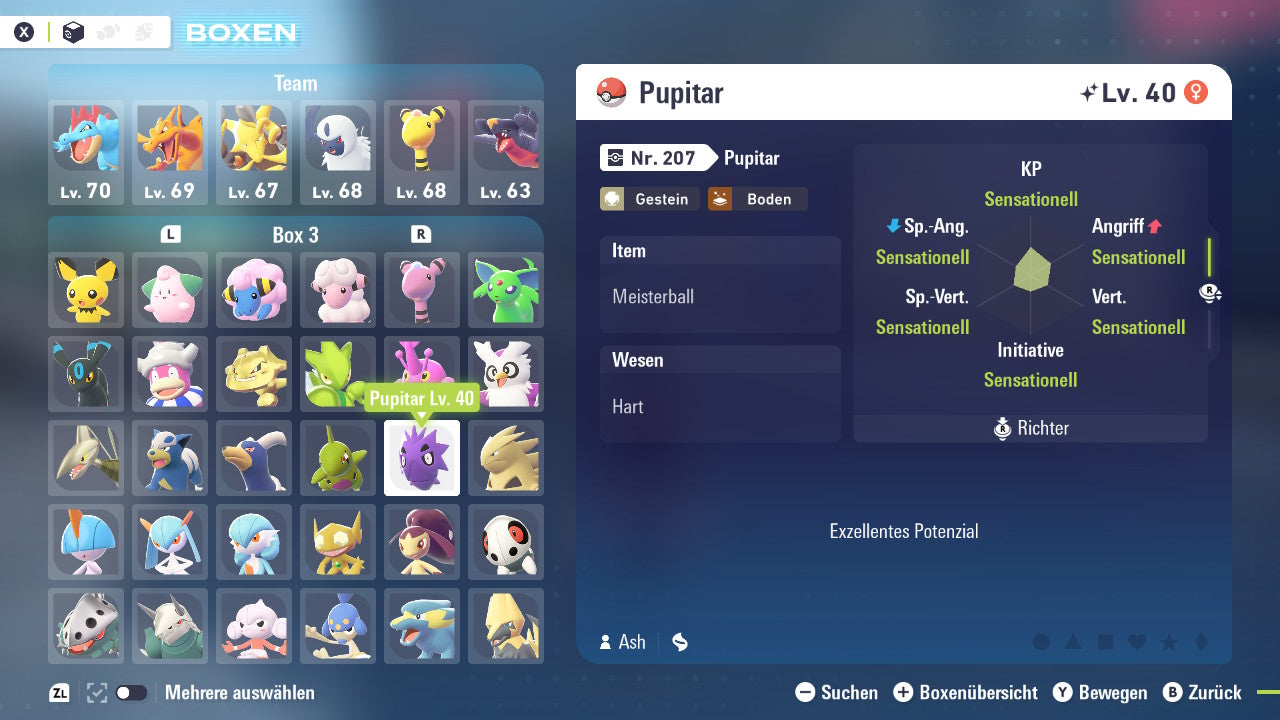Image resolution: width=1280 pixels, height=720 pixels.
Task: Click the L button to go to previous box
Action: tap(170, 233)
